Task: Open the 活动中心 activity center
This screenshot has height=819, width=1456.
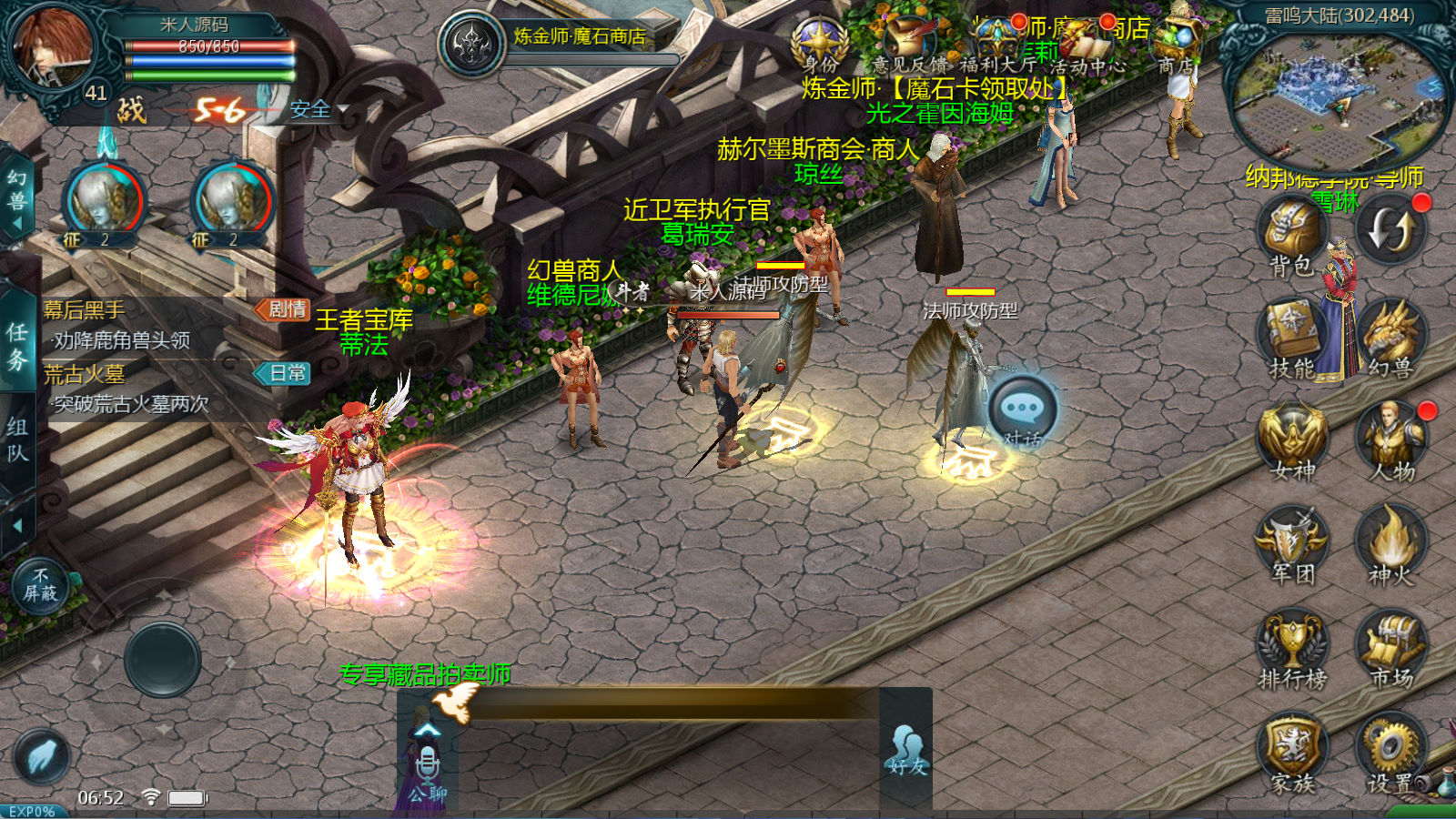Action: coord(1088,44)
